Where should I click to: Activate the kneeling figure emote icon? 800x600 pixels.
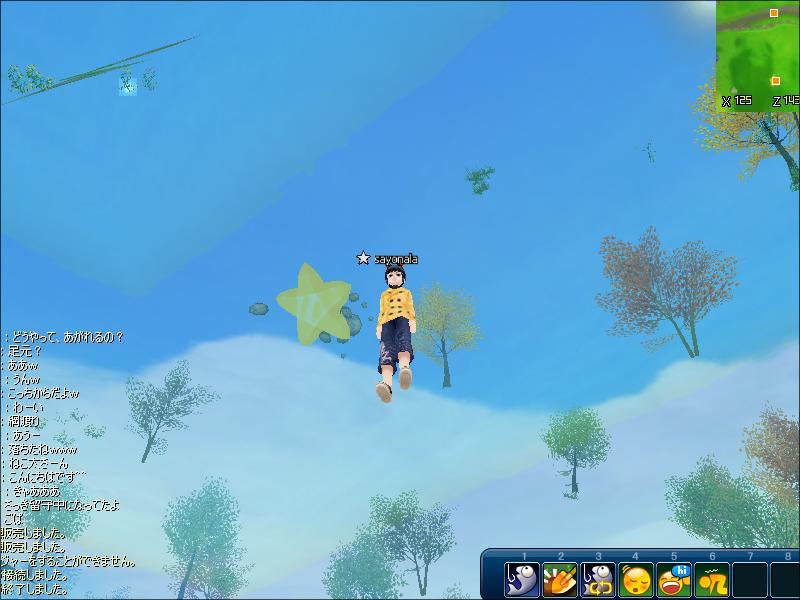pyautogui.click(x=712, y=580)
